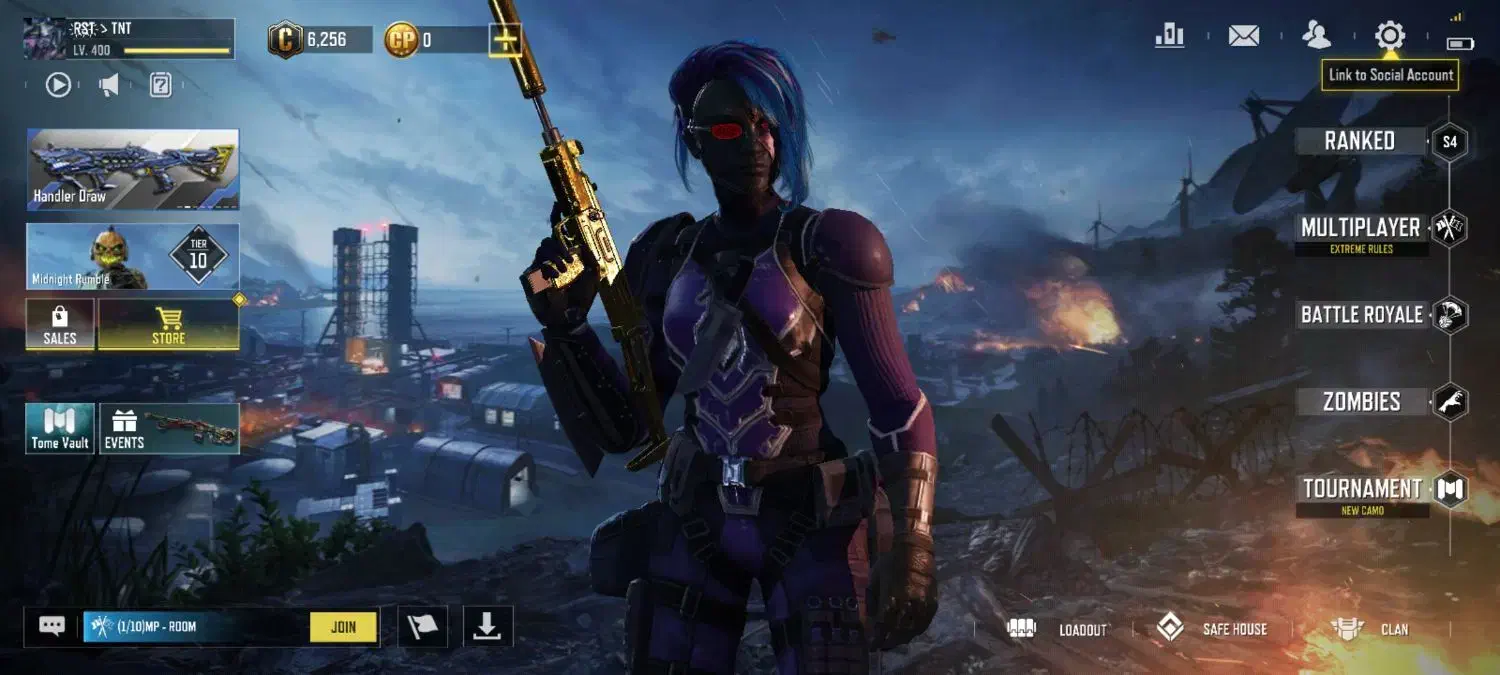Open the Loadout screen

click(x=1058, y=629)
